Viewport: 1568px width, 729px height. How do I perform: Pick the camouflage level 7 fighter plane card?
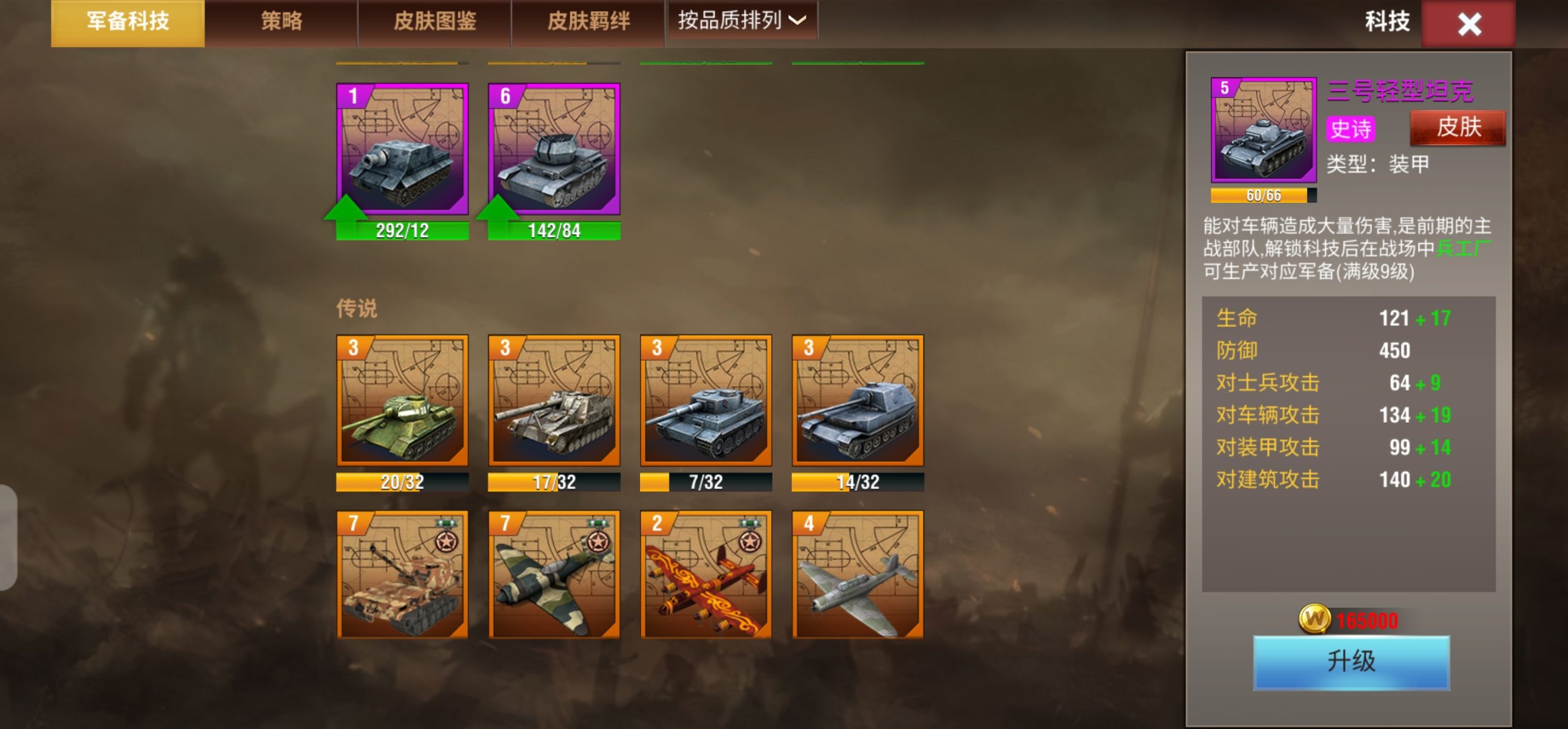(554, 575)
